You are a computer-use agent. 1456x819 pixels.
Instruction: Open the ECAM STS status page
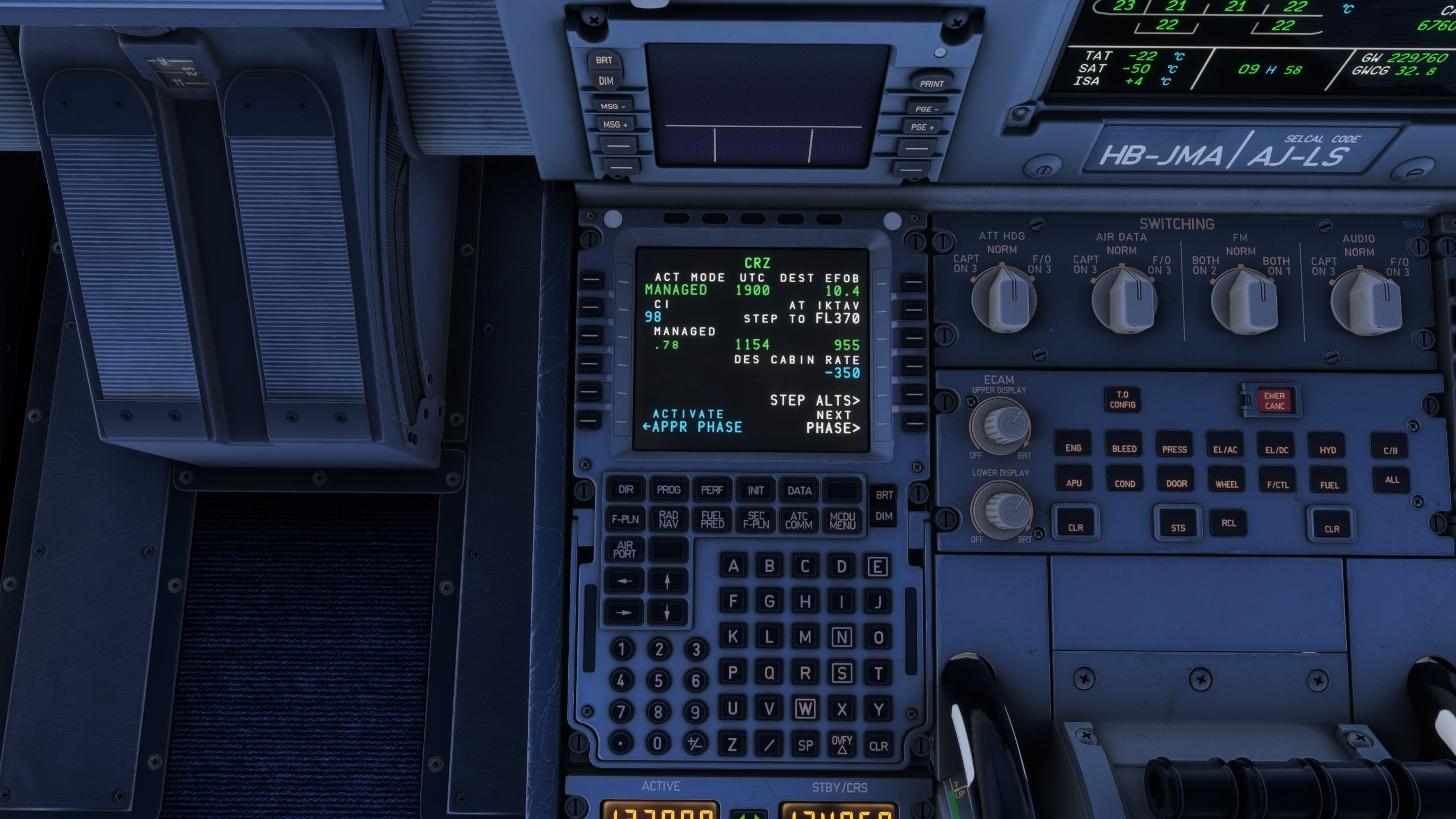point(1178,527)
